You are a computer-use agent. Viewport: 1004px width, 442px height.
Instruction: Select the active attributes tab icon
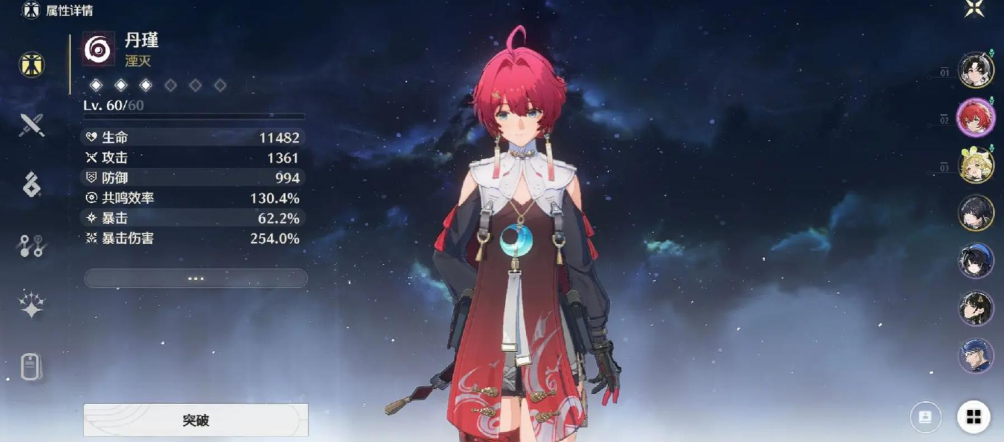click(x=32, y=64)
